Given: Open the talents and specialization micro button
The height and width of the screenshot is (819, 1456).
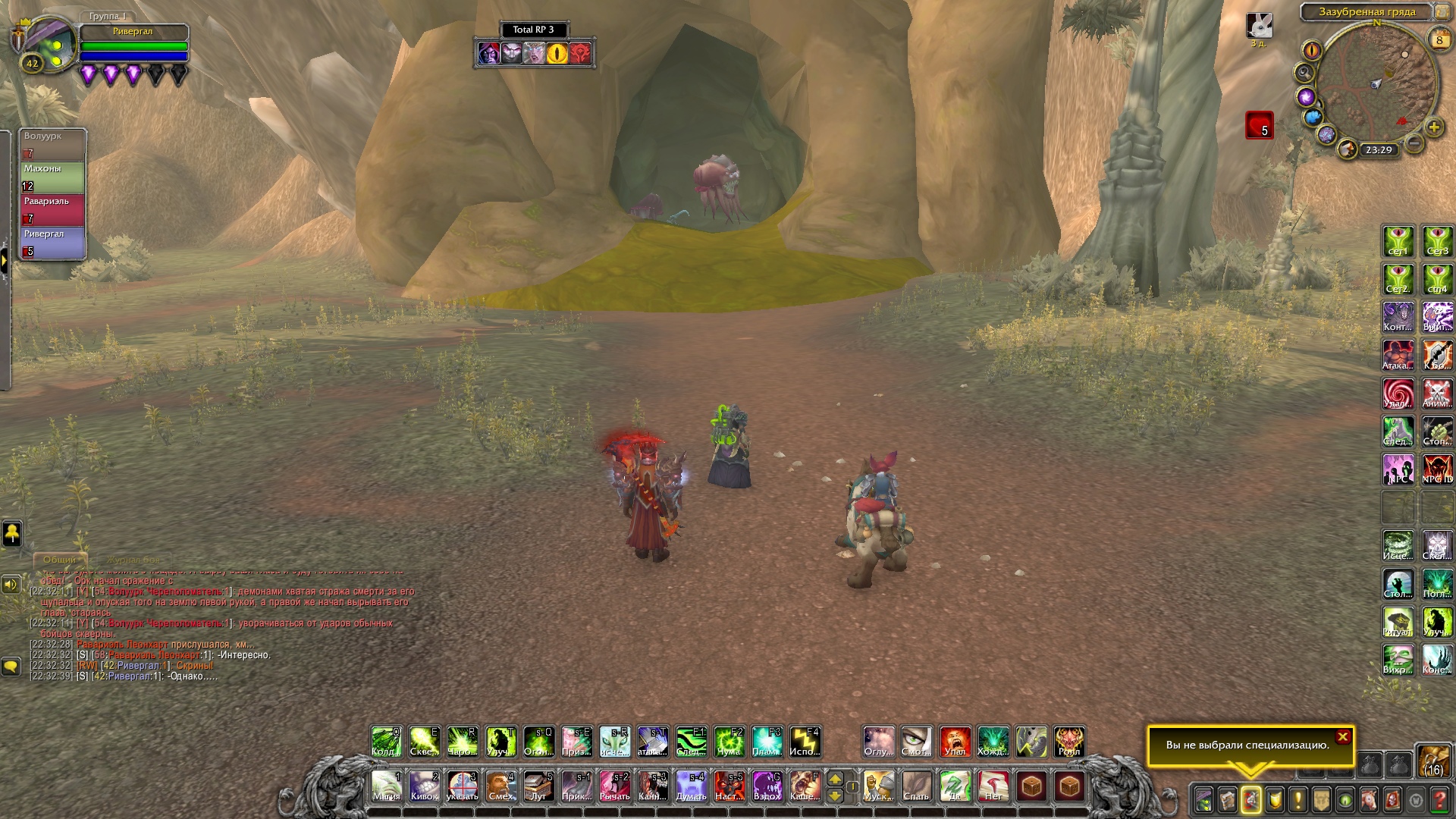Looking at the screenshot, I should tap(1250, 799).
